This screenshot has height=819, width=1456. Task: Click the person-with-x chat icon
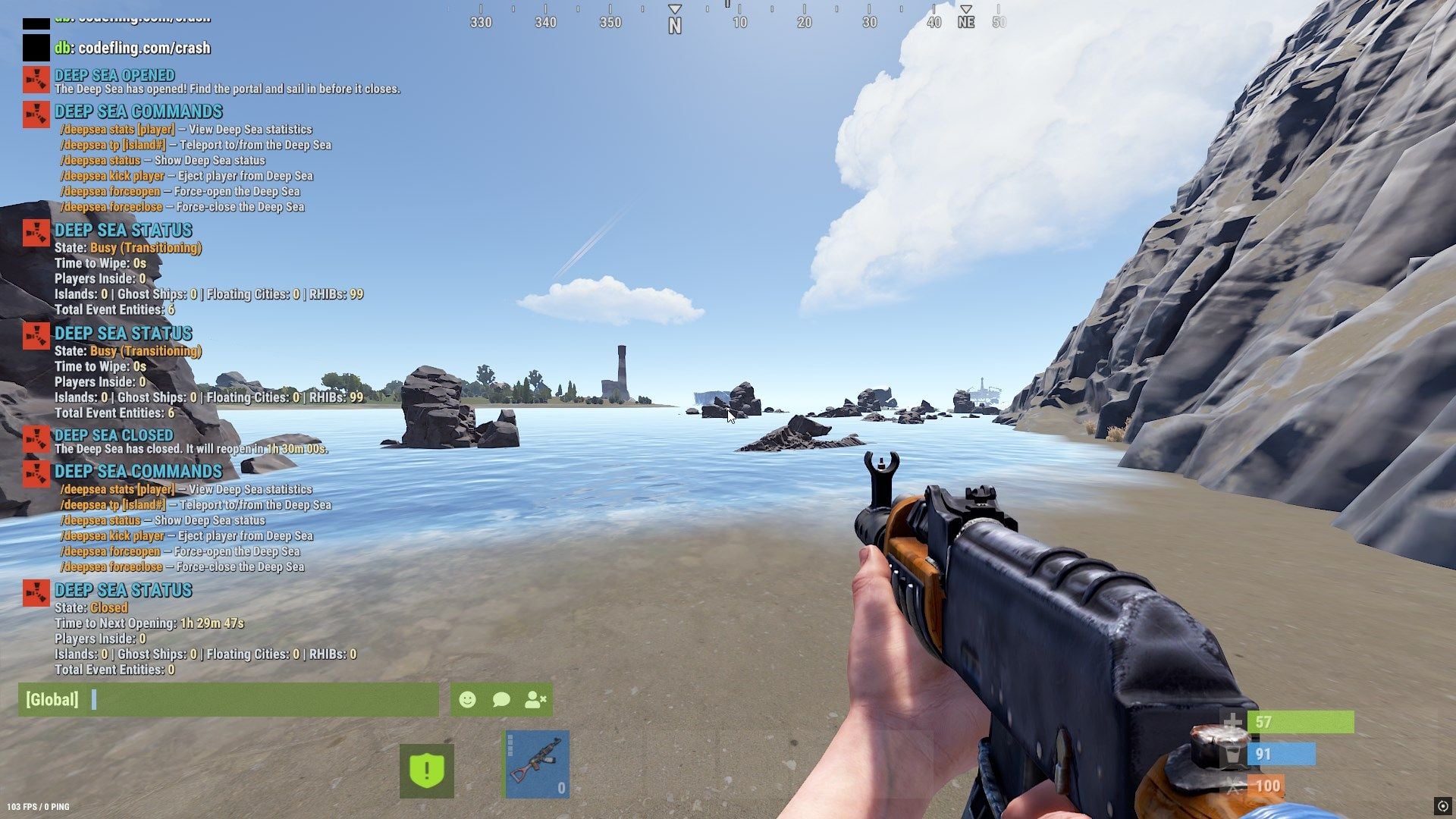535,699
